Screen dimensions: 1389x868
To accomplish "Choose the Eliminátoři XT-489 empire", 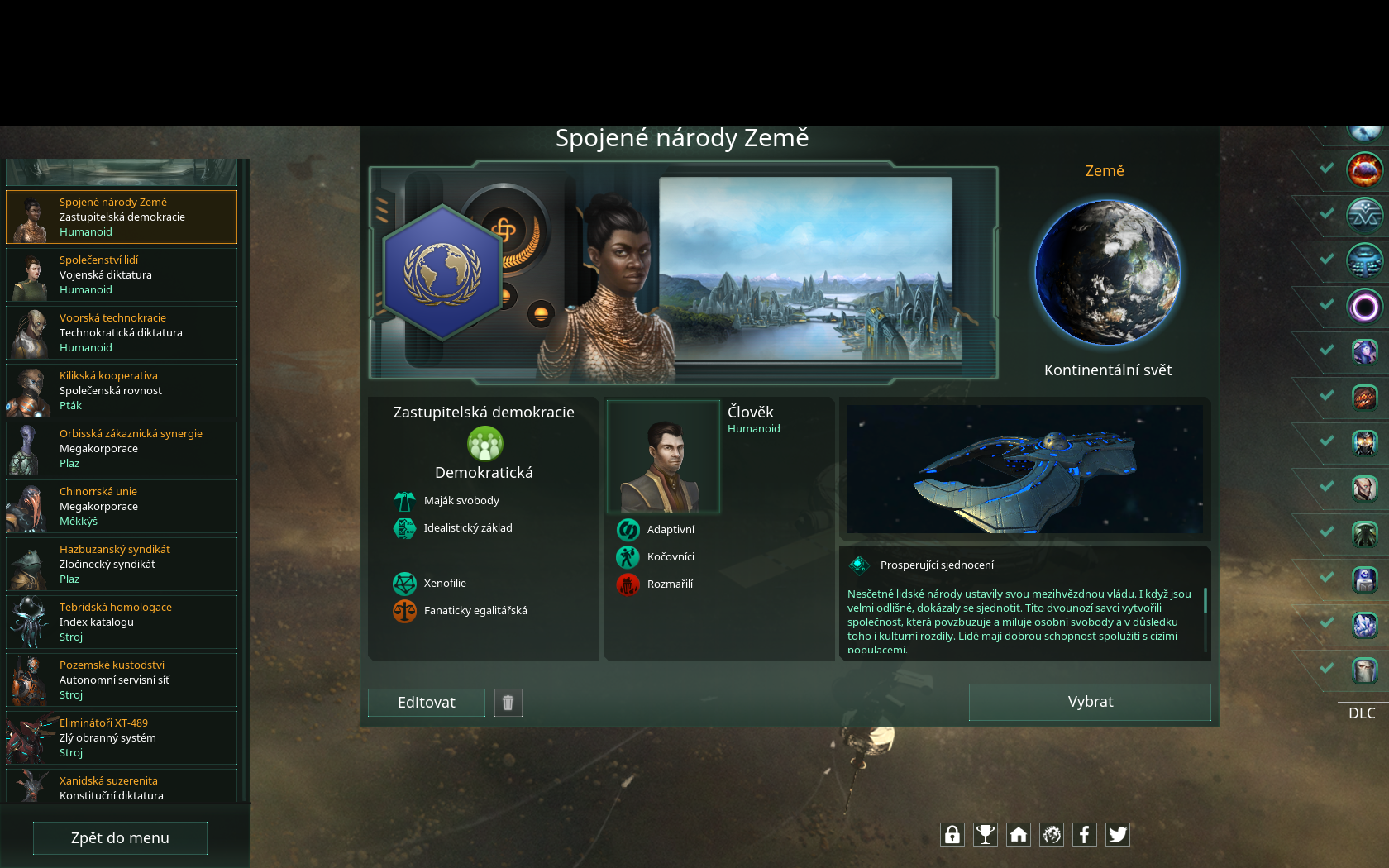I will point(122,738).
